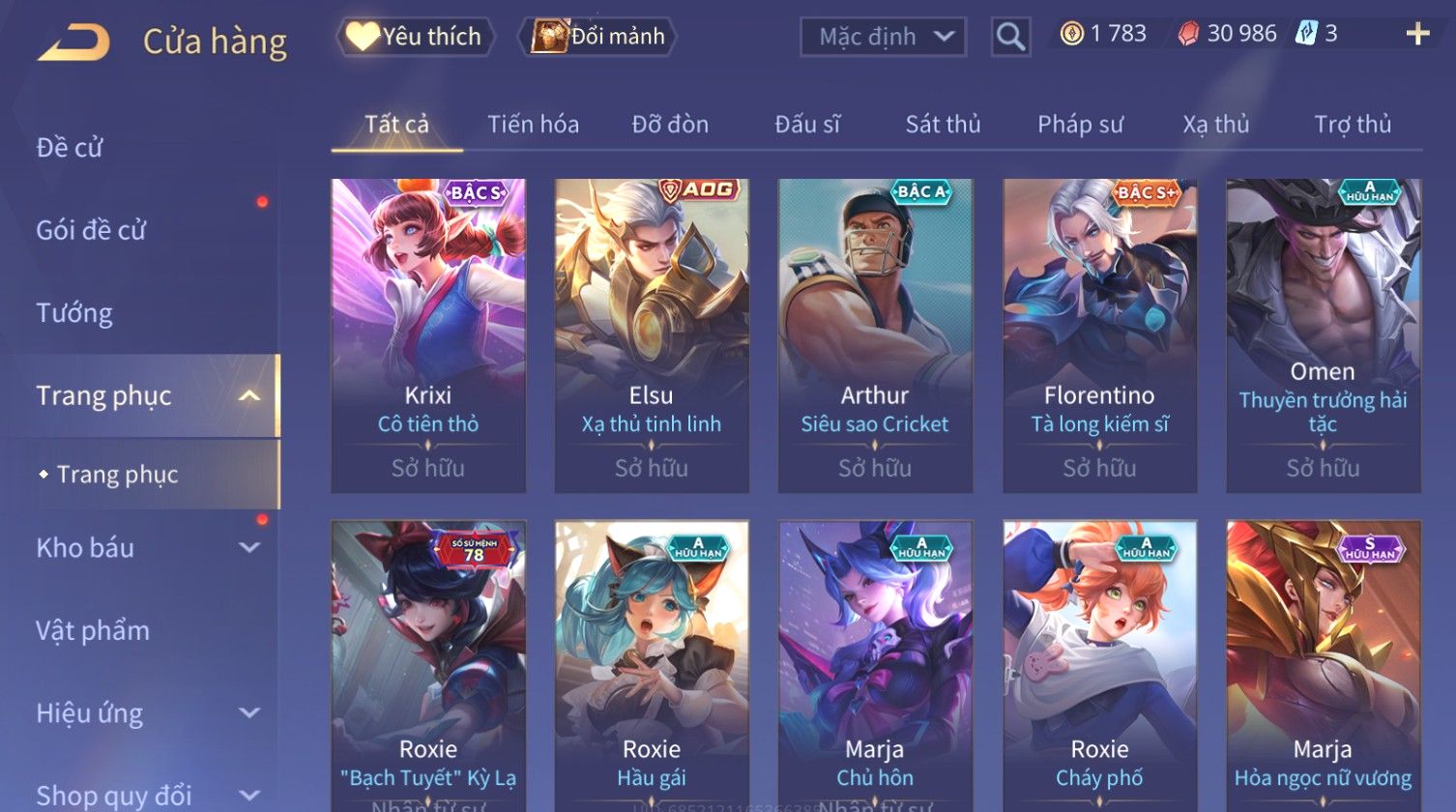Add currency with the plus button

click(1417, 35)
